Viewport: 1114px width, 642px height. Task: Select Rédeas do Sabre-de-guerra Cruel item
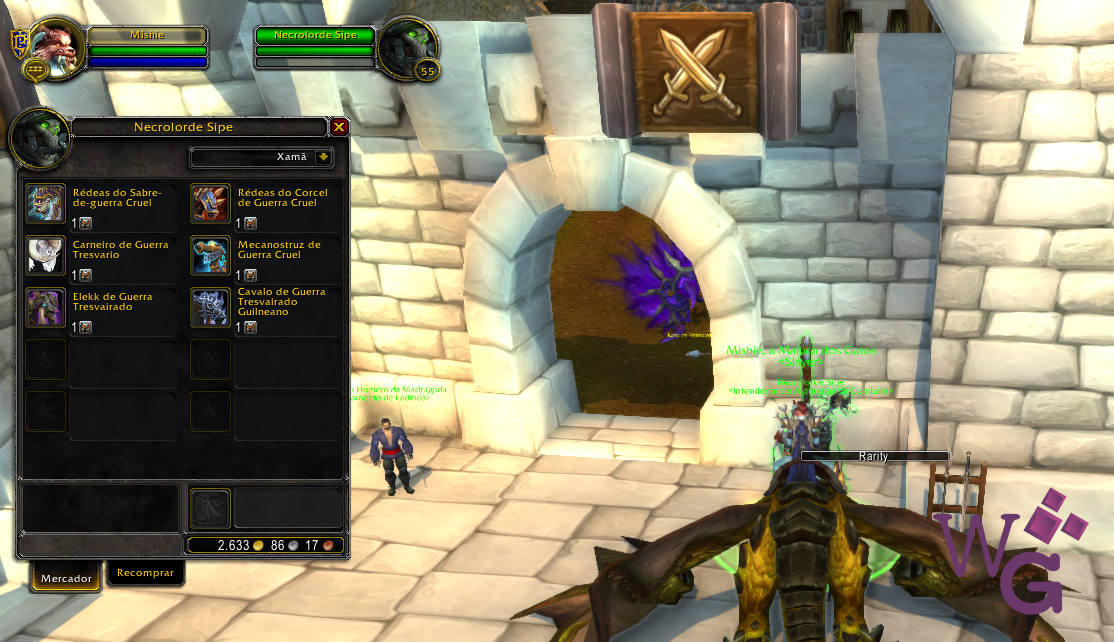46,203
